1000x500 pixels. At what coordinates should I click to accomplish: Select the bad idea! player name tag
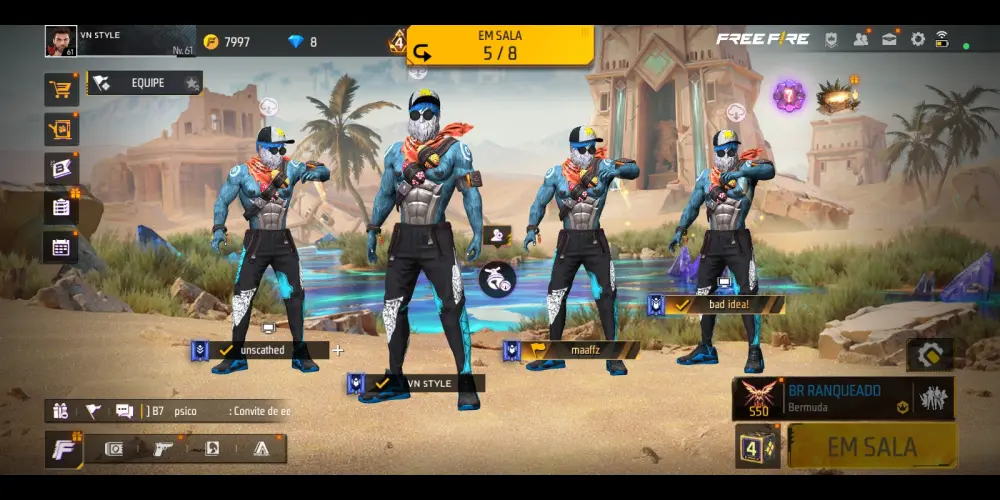[x=724, y=304]
